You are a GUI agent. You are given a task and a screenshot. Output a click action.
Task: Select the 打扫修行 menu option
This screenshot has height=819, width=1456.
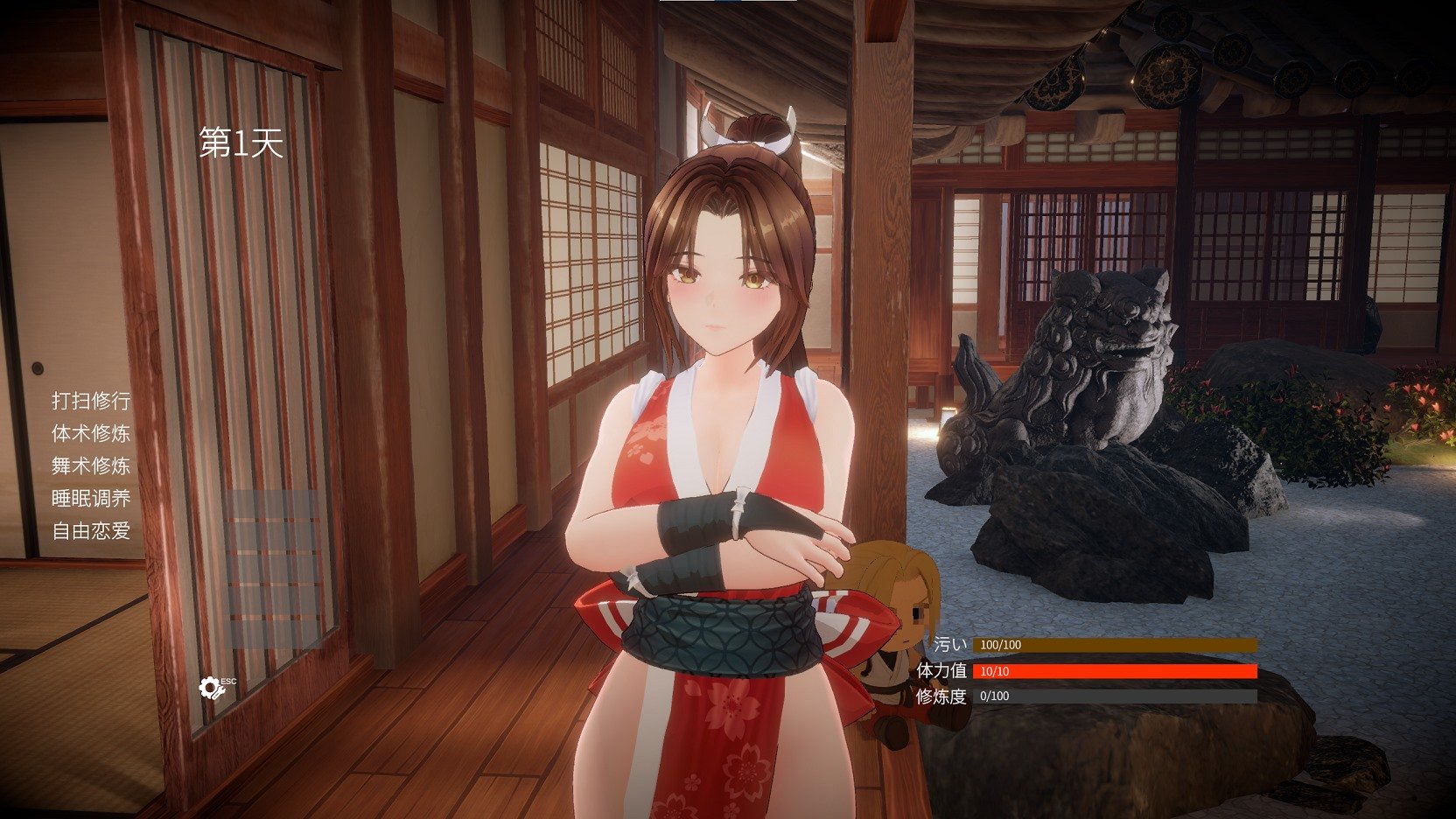tap(91, 401)
